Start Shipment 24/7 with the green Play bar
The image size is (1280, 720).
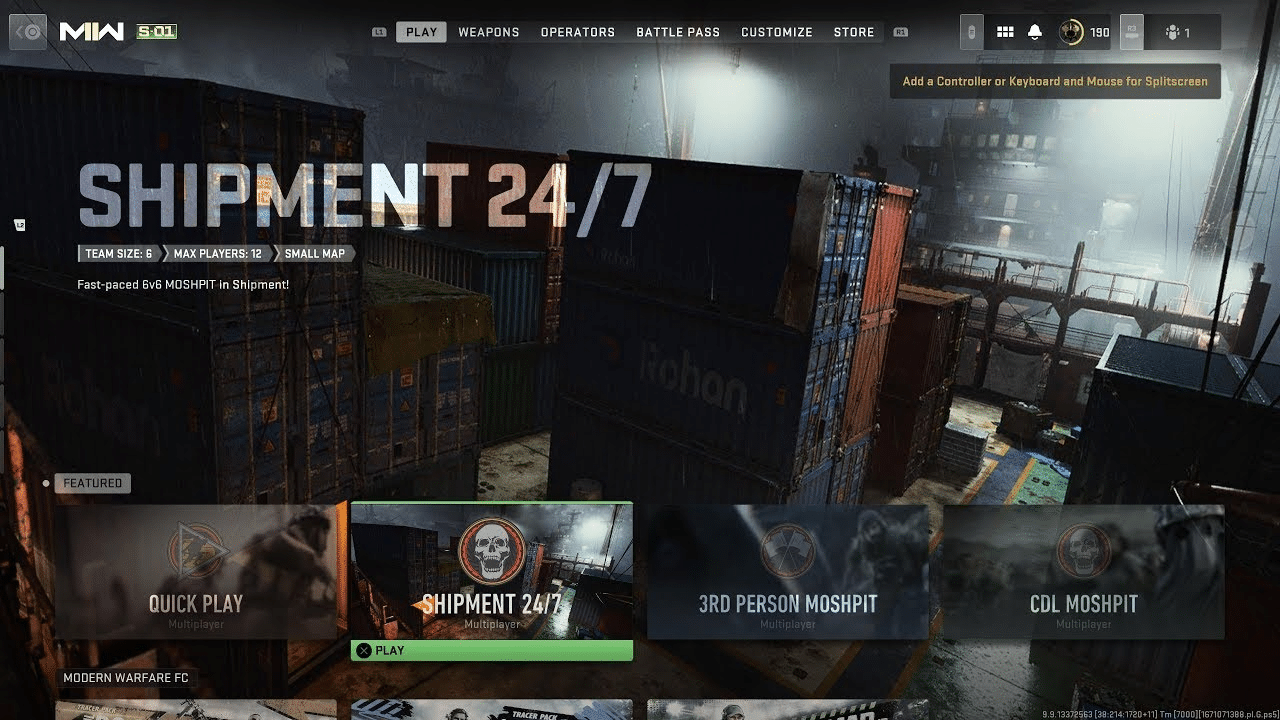tap(491, 650)
